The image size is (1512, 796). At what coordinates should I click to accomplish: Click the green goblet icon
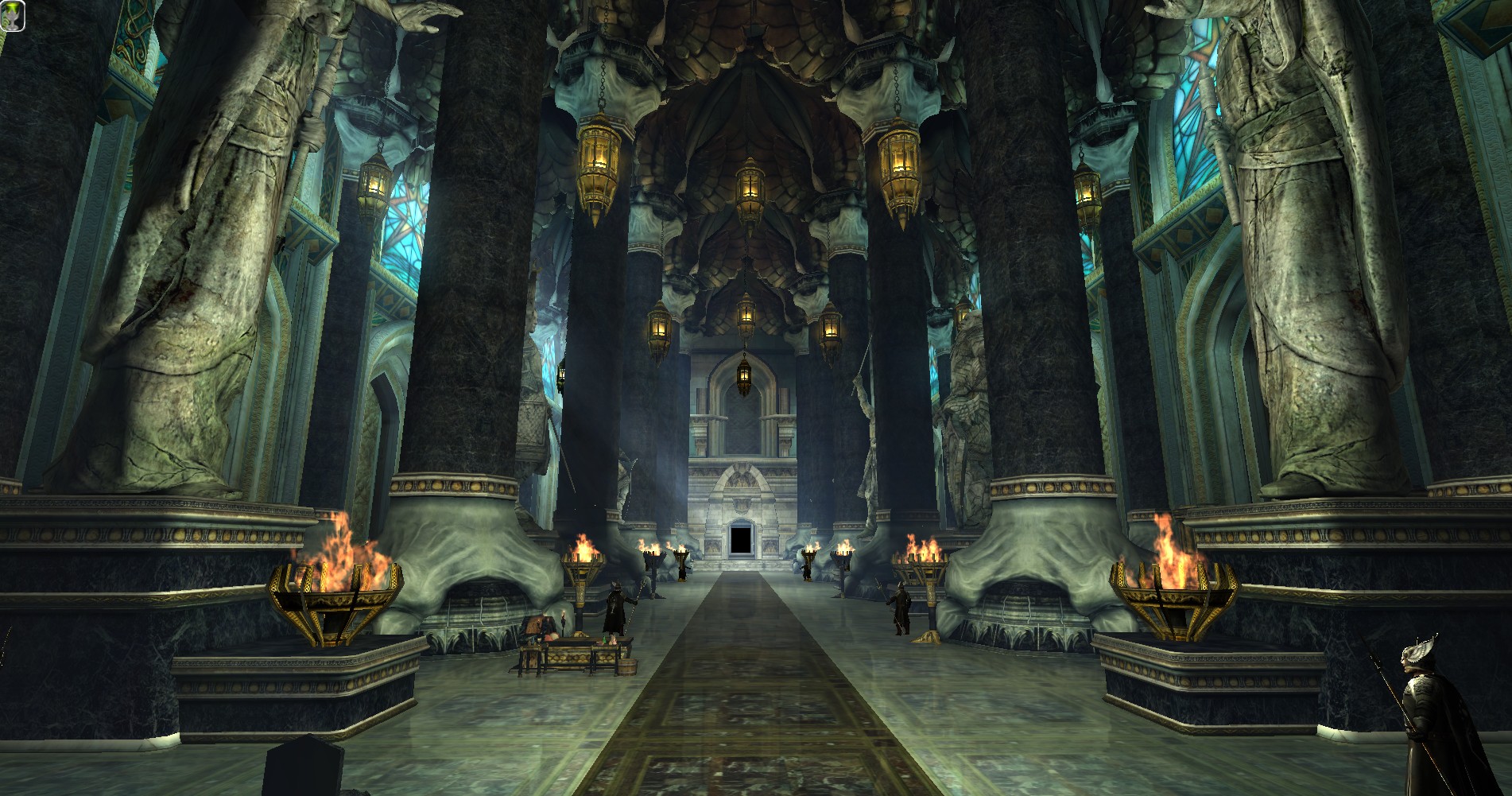pyautogui.click(x=14, y=16)
